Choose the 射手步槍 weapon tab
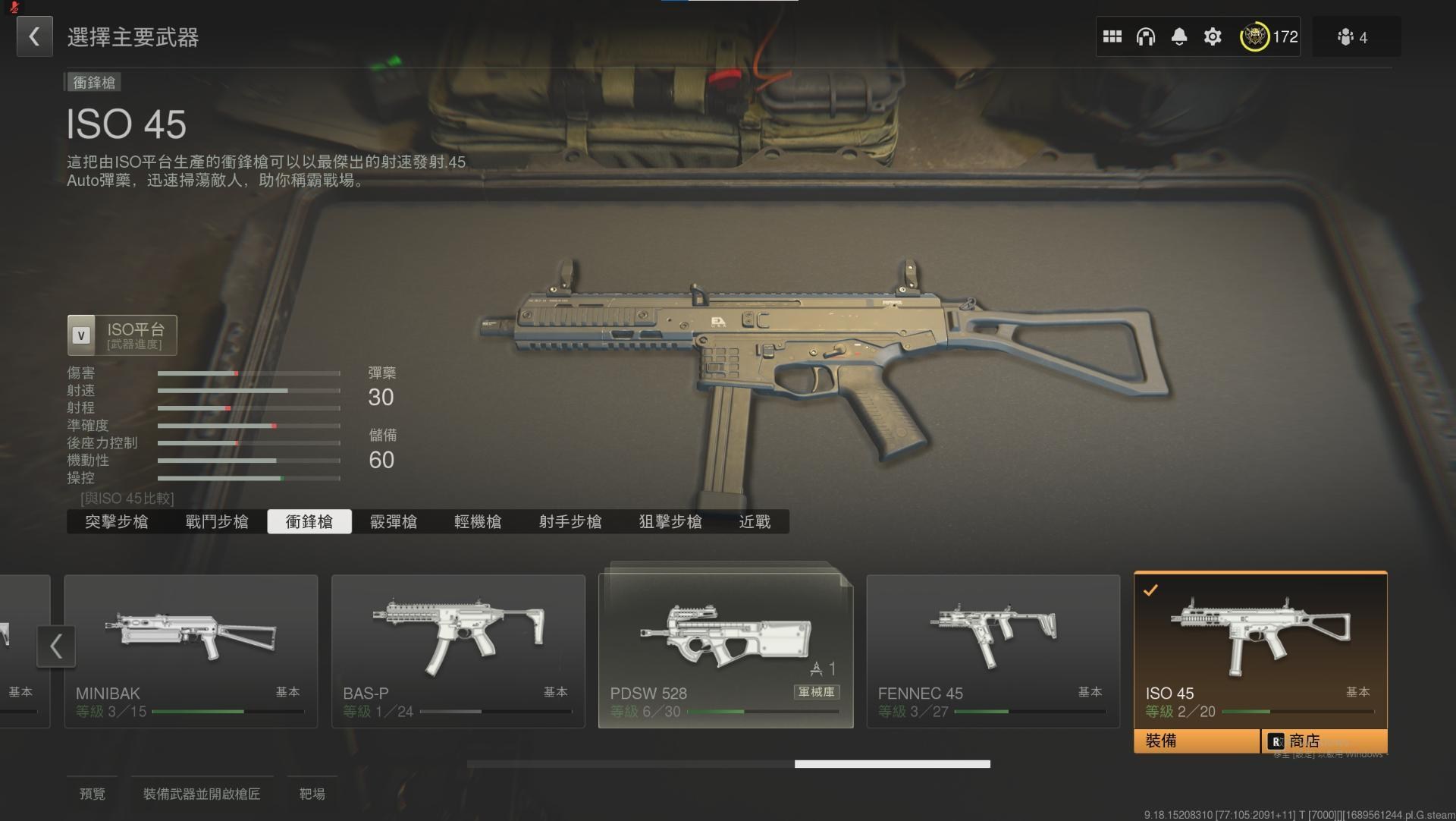Screen dimensions: 1456x821 click(x=570, y=521)
